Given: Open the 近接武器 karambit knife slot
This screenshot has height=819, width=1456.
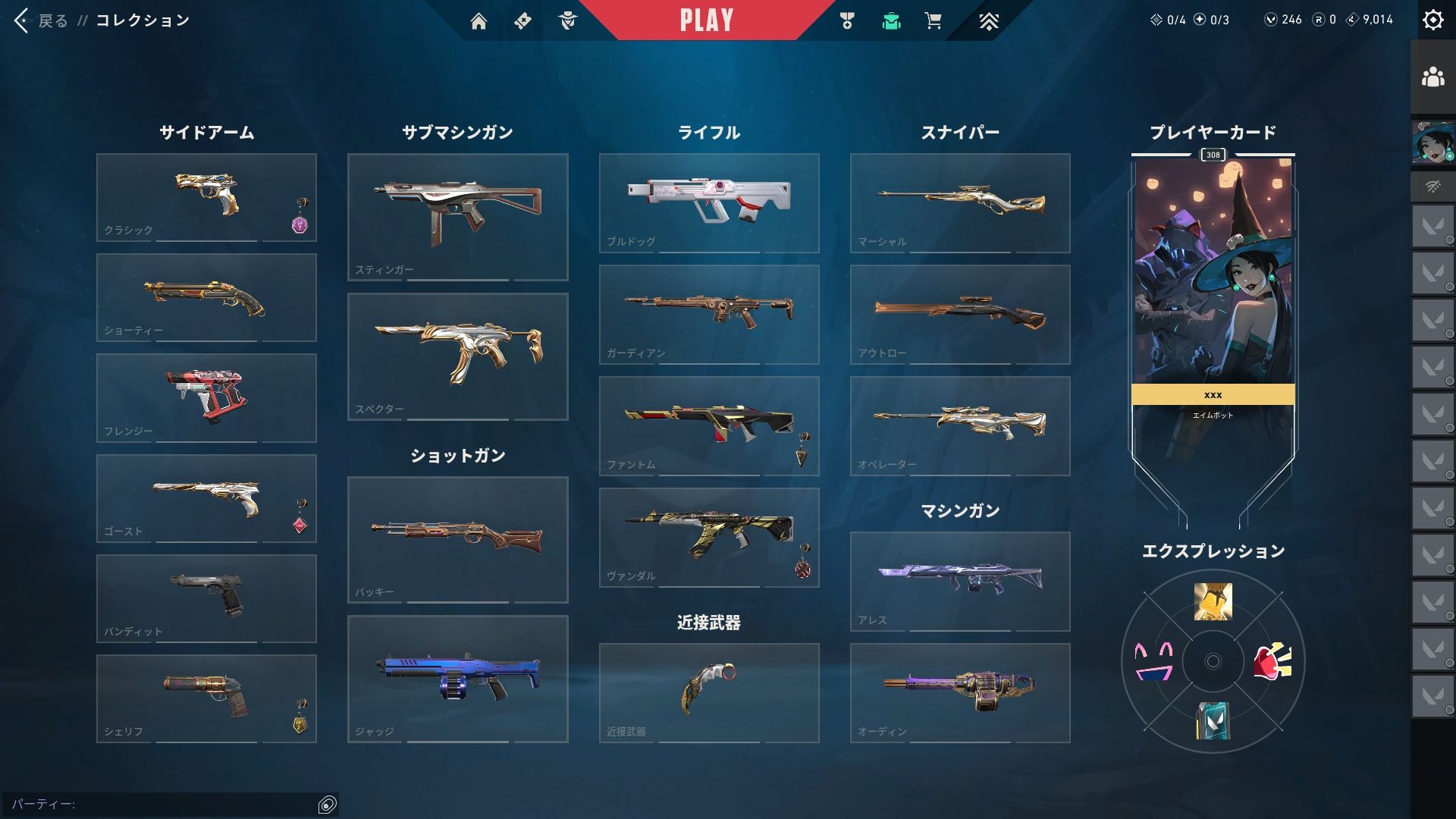Looking at the screenshot, I should point(709,692).
